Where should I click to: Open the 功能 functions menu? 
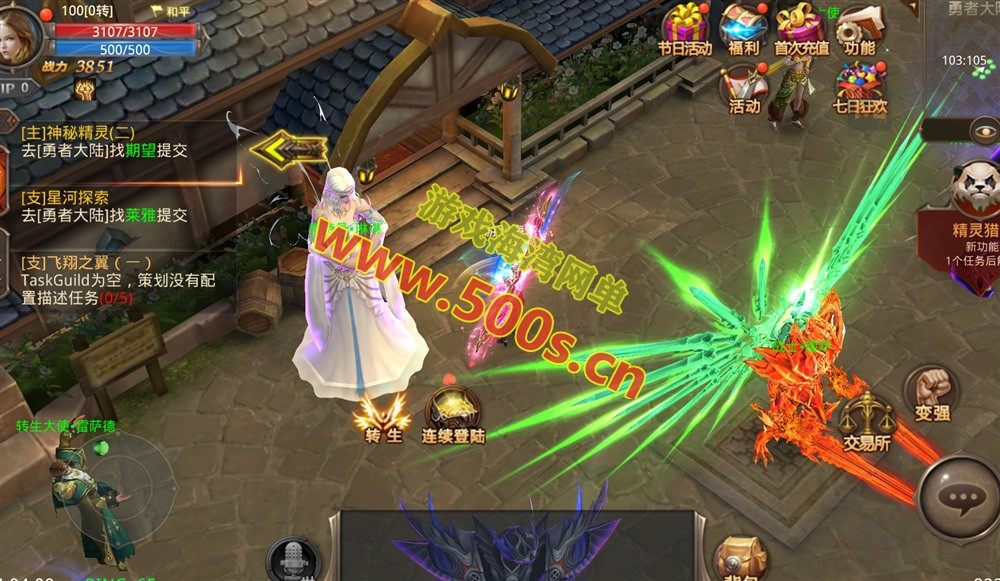[x=858, y=29]
